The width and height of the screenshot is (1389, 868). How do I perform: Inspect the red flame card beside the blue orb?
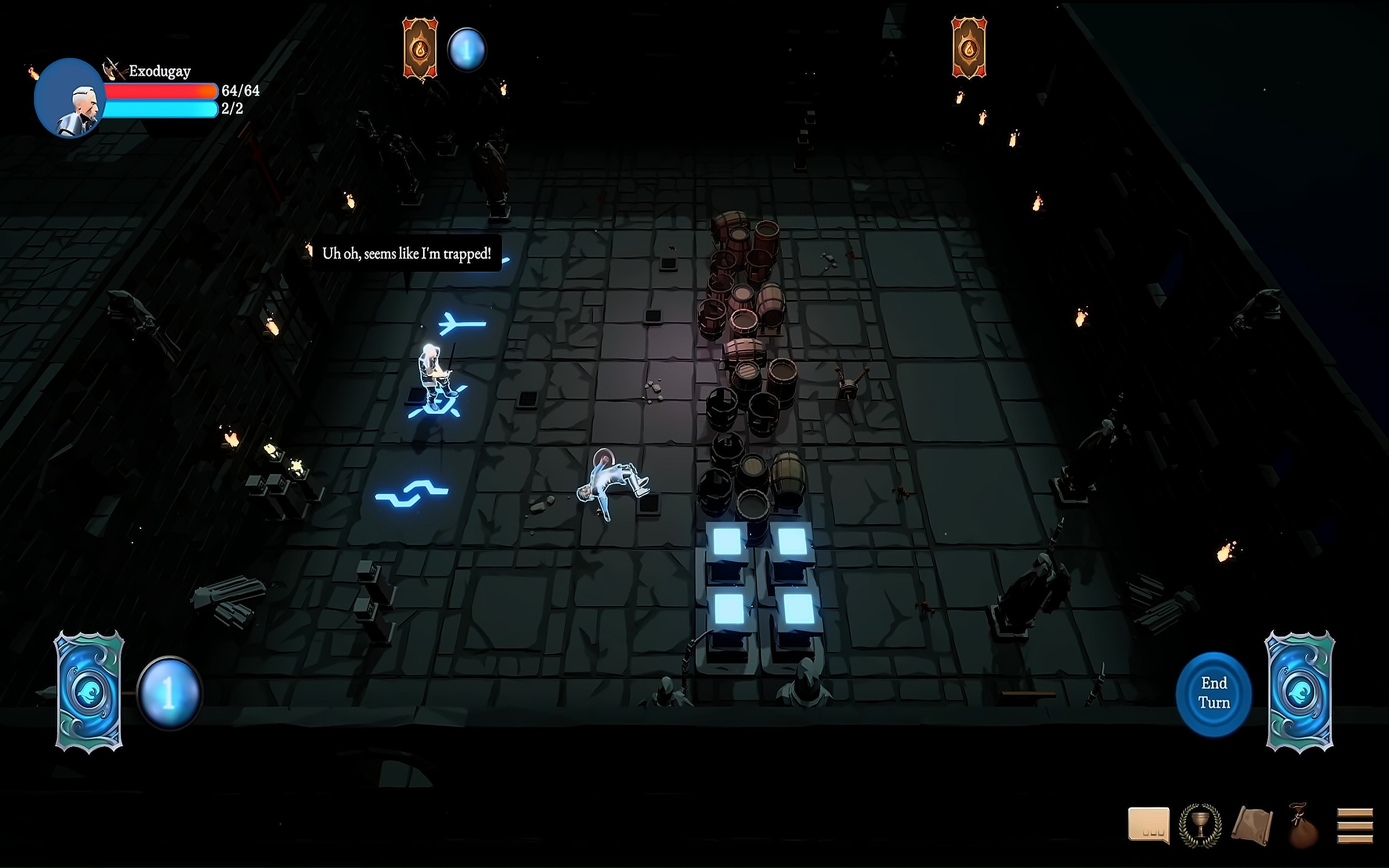pyautogui.click(x=420, y=48)
